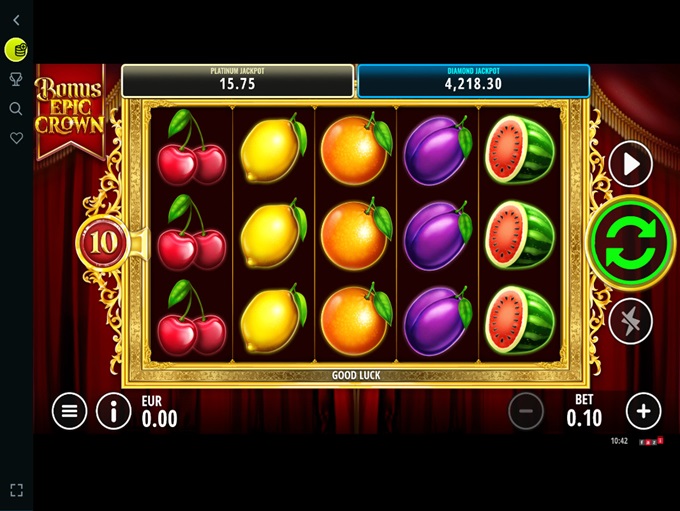Add the game to favorites with heart

click(x=16, y=138)
